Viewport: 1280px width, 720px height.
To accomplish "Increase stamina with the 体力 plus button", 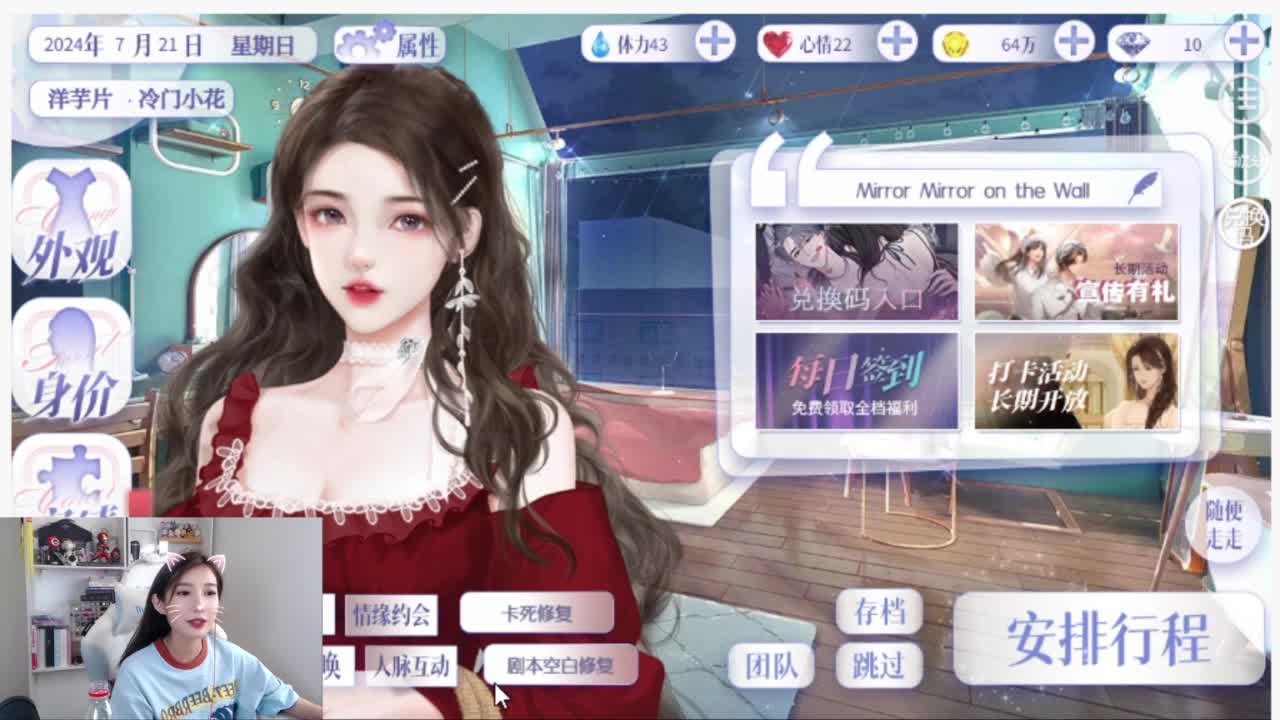I will [x=712, y=42].
